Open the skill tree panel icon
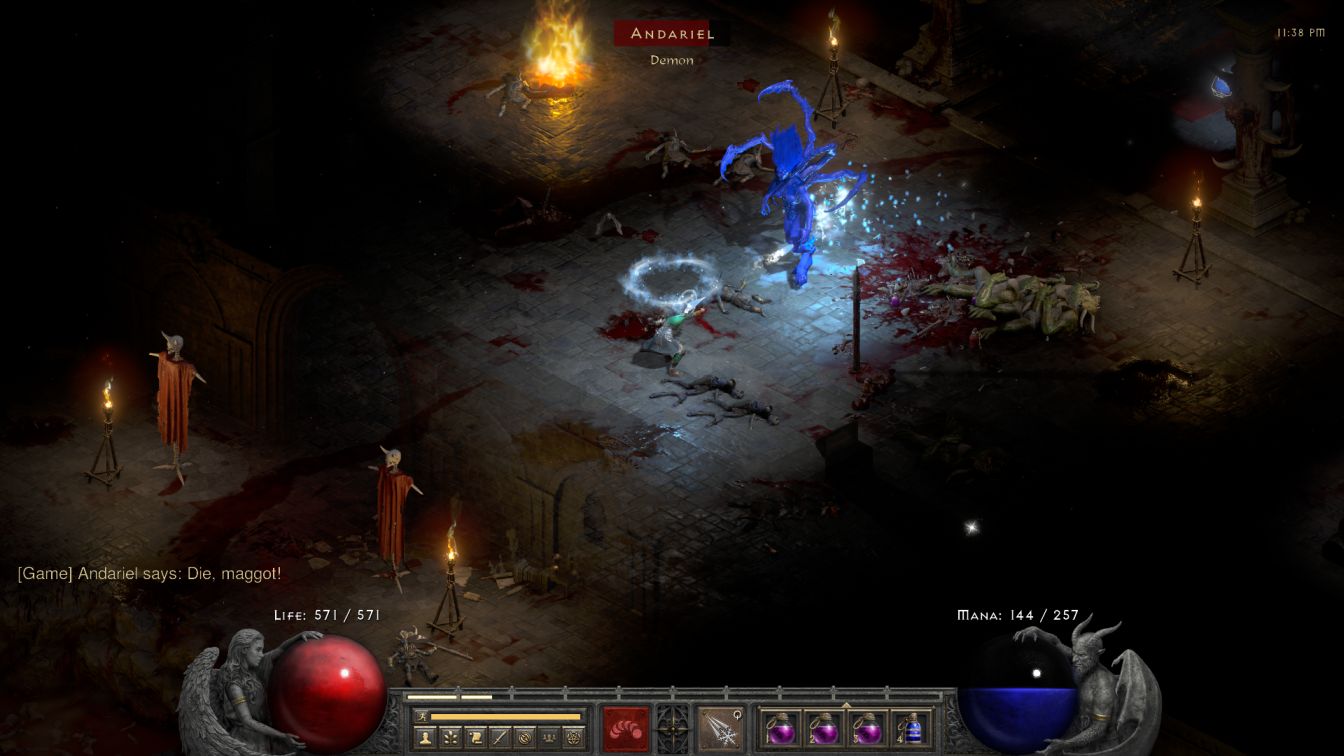 450,738
